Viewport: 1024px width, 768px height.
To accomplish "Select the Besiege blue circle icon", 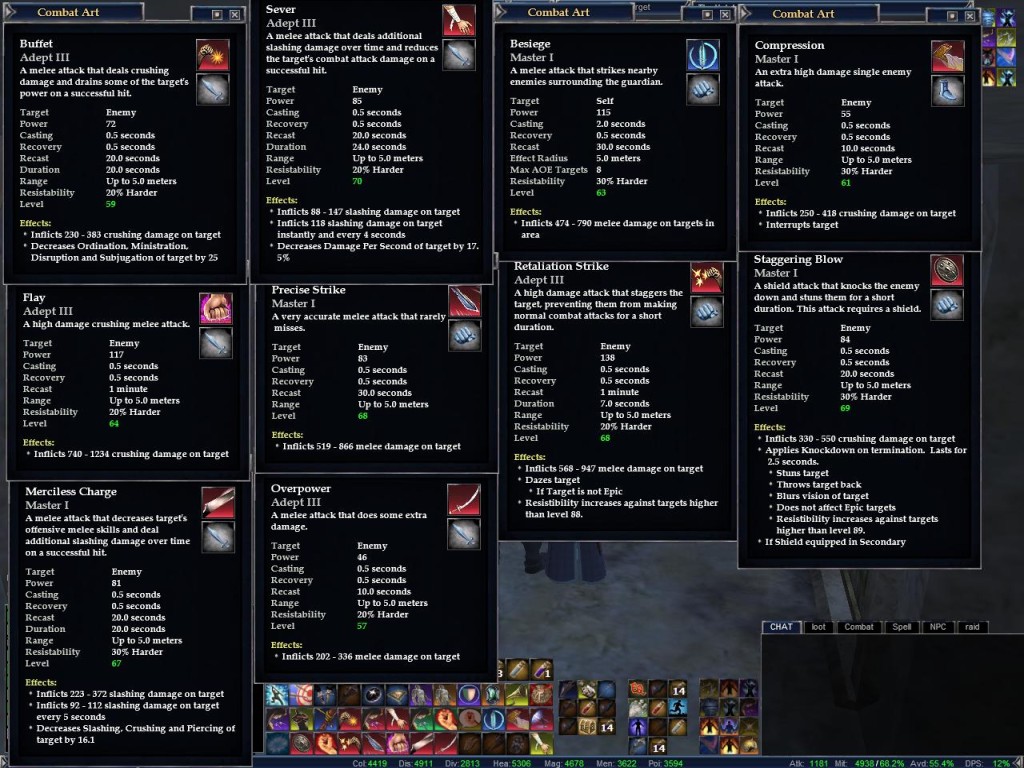I will point(703,55).
